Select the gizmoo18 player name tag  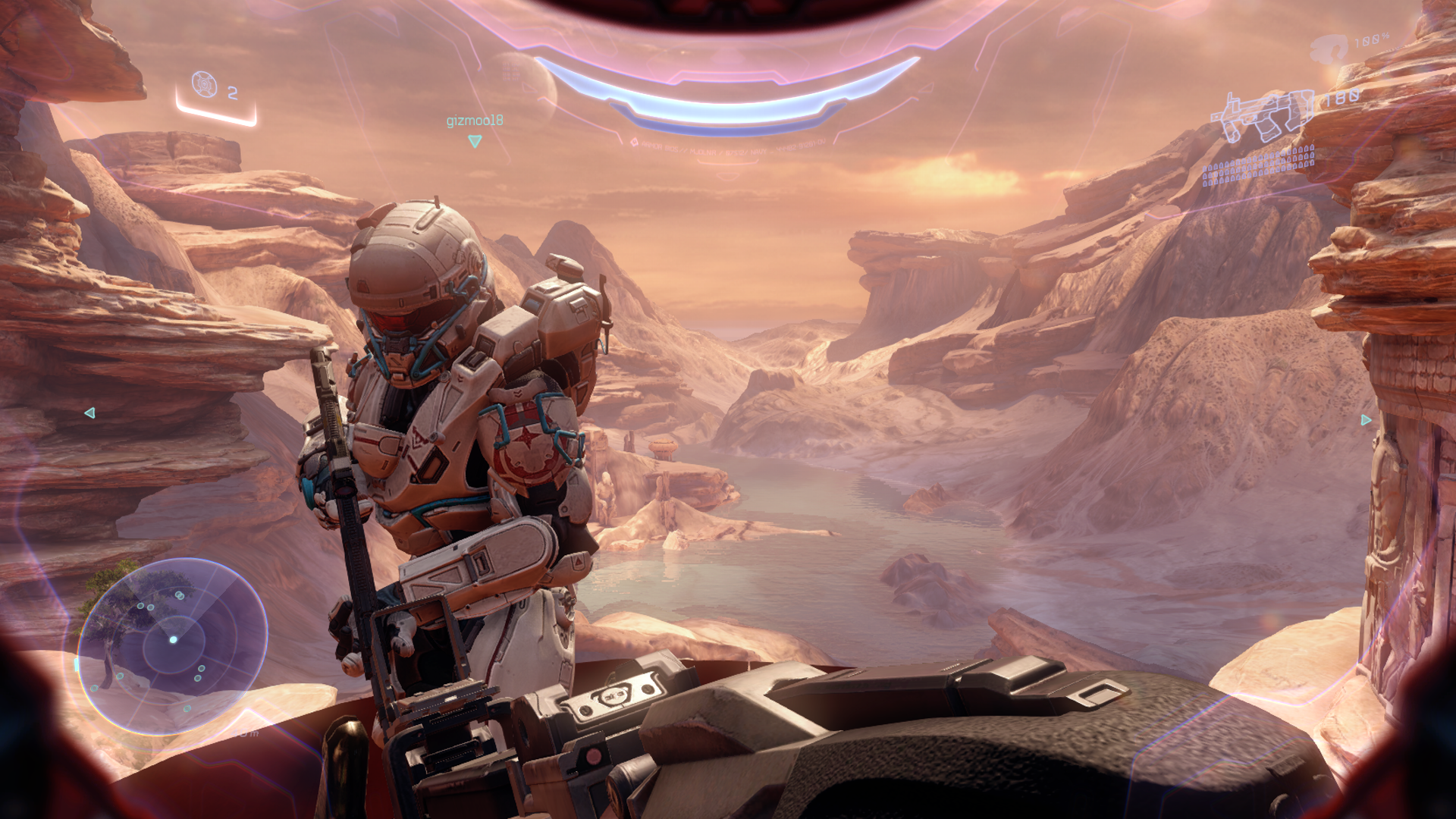(474, 121)
